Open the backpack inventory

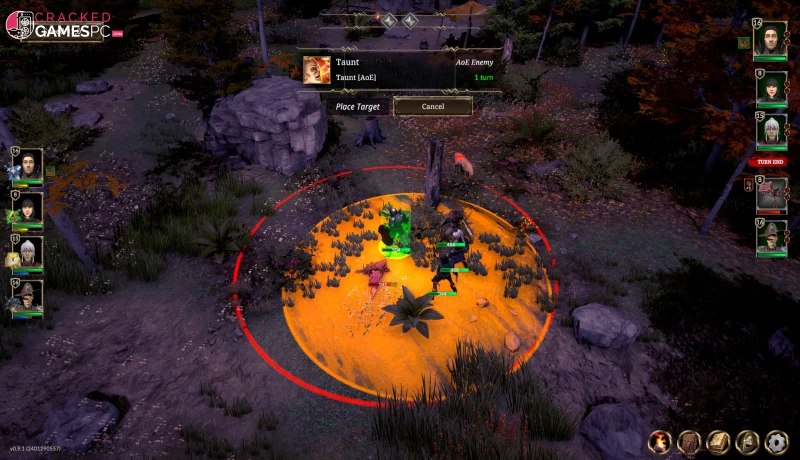[689, 441]
